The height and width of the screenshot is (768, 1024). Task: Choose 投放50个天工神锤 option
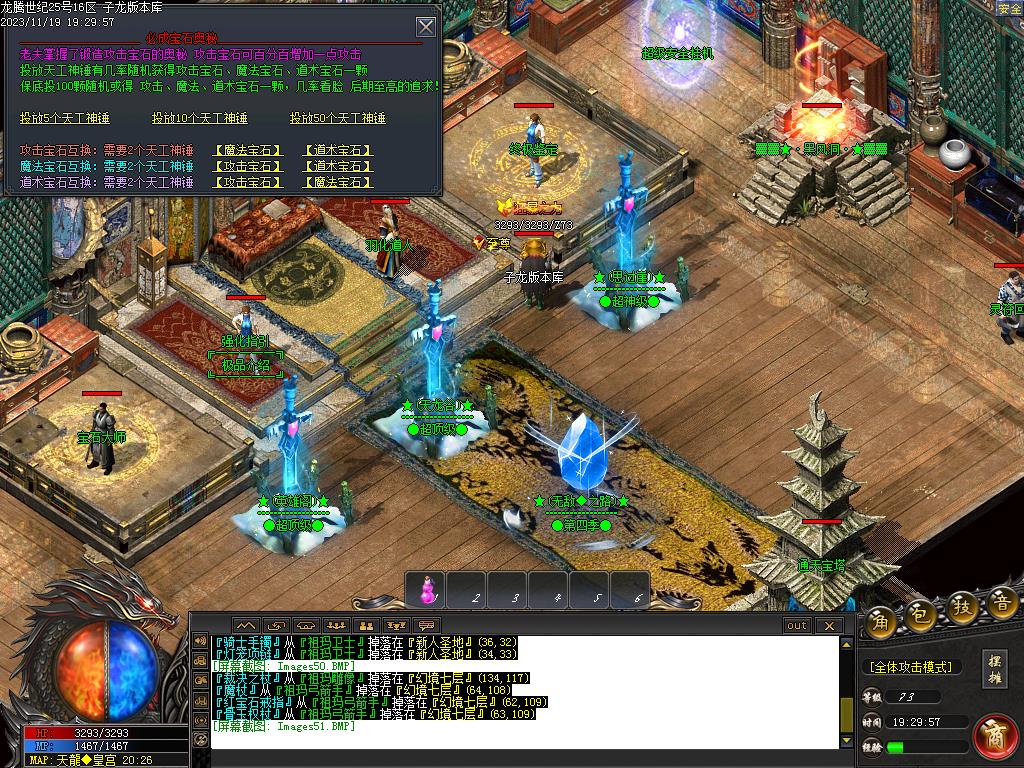337,118
